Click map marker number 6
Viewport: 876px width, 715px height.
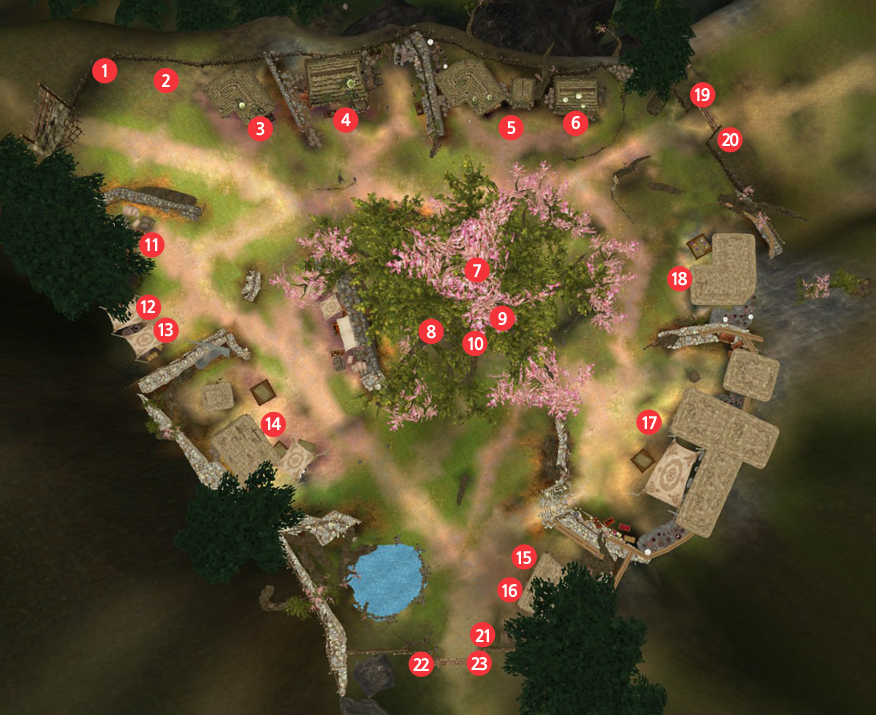574,123
